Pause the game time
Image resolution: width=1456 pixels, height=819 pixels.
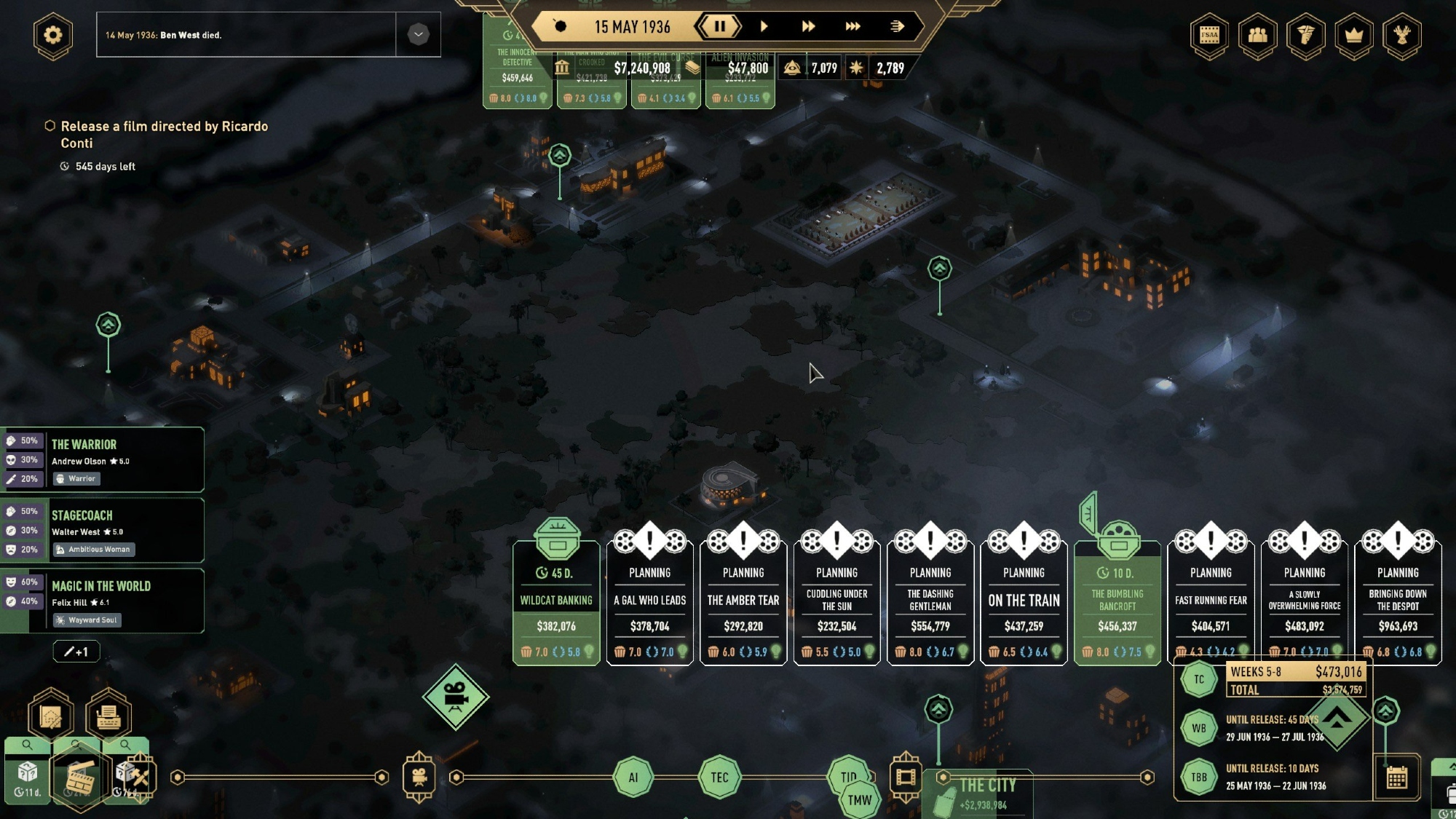tap(719, 27)
